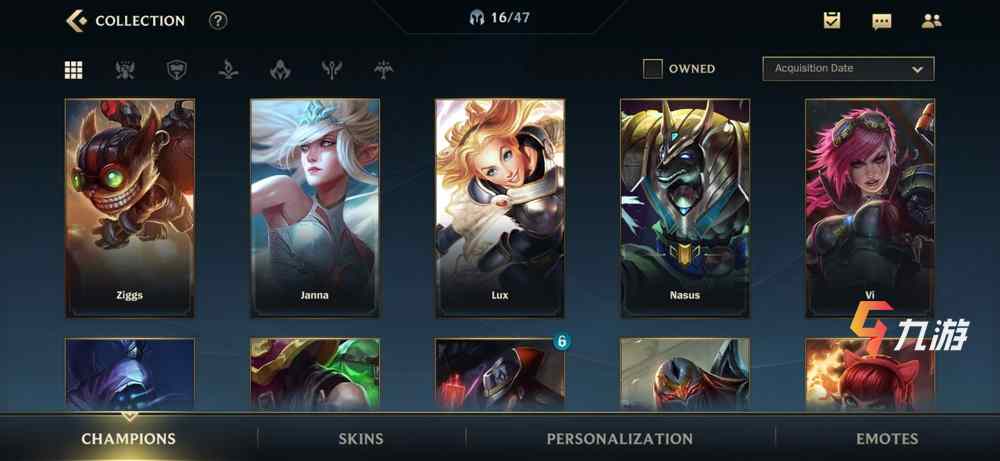
Task: Open the chat speech bubble icon
Action: point(881,20)
